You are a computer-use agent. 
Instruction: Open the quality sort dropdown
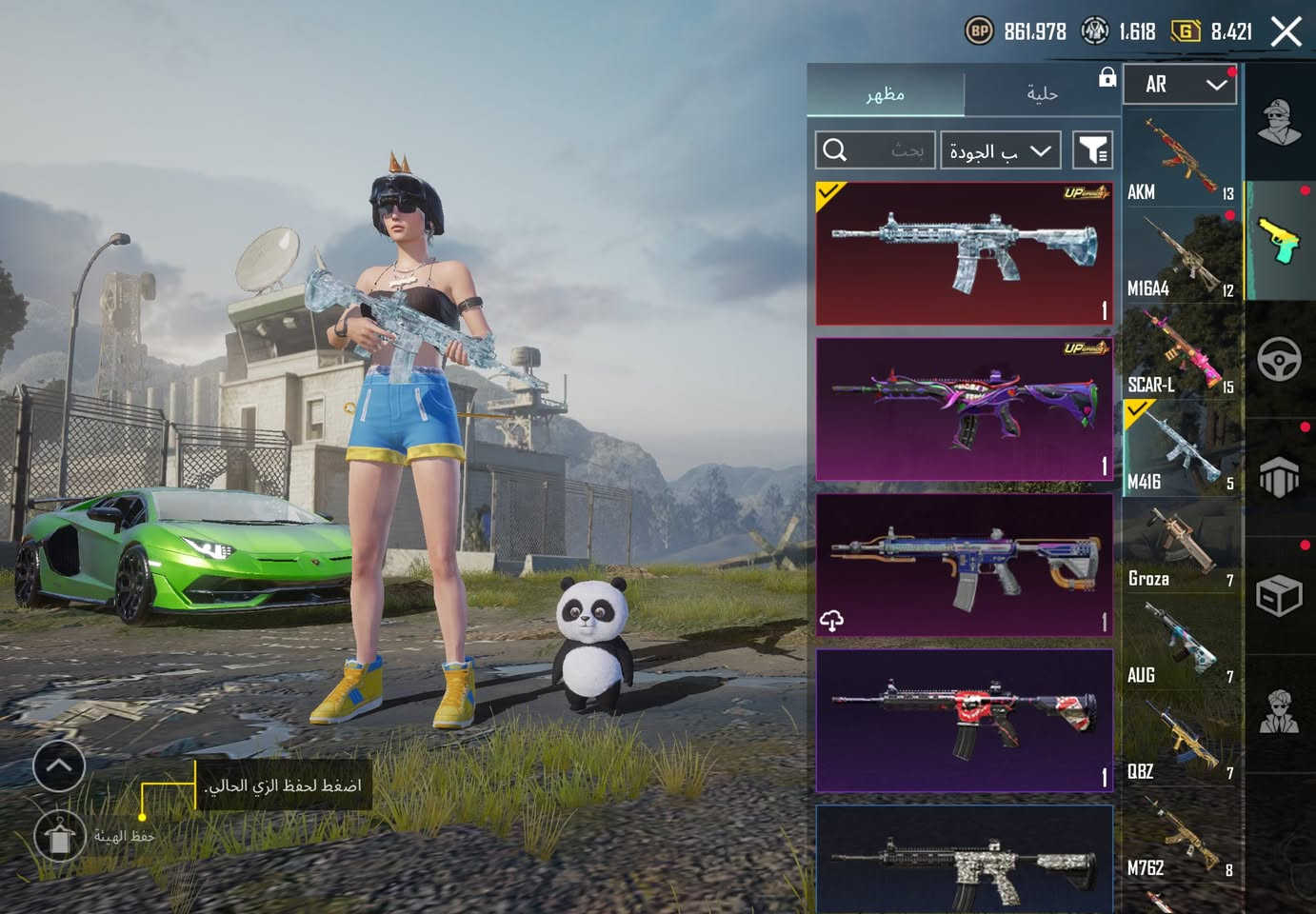1000,150
